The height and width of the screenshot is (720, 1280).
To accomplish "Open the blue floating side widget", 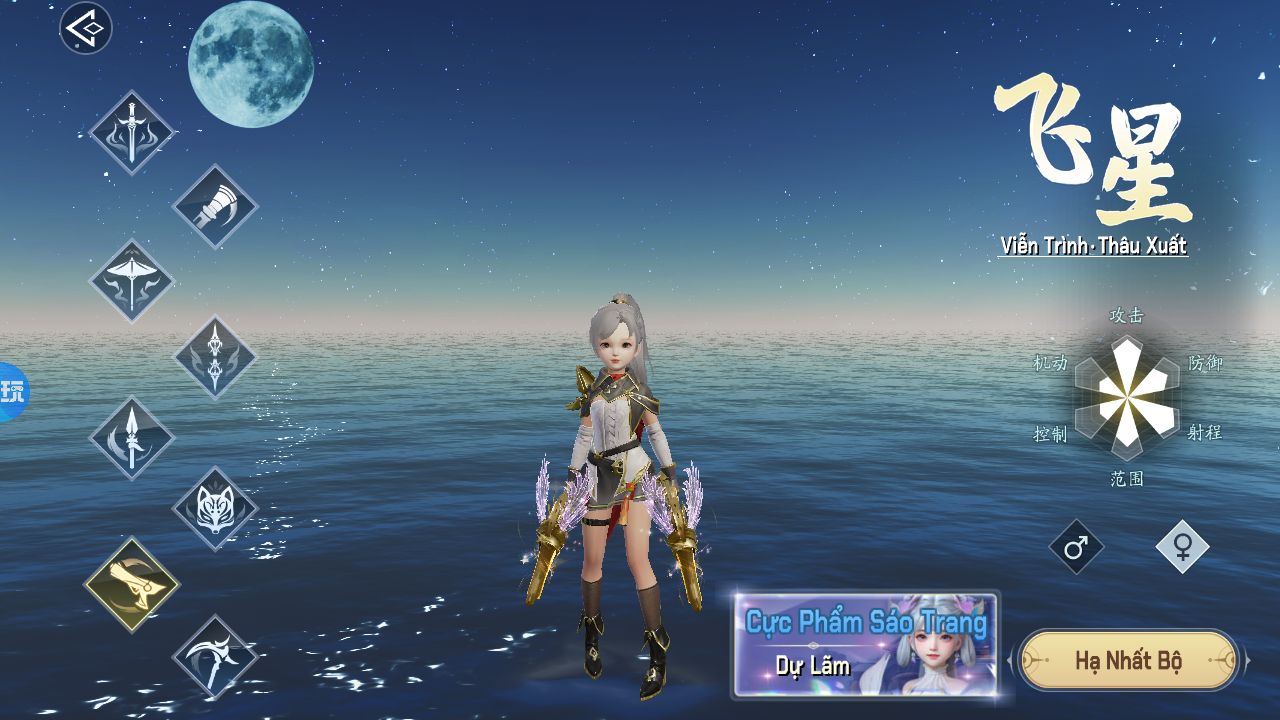I will coord(12,391).
